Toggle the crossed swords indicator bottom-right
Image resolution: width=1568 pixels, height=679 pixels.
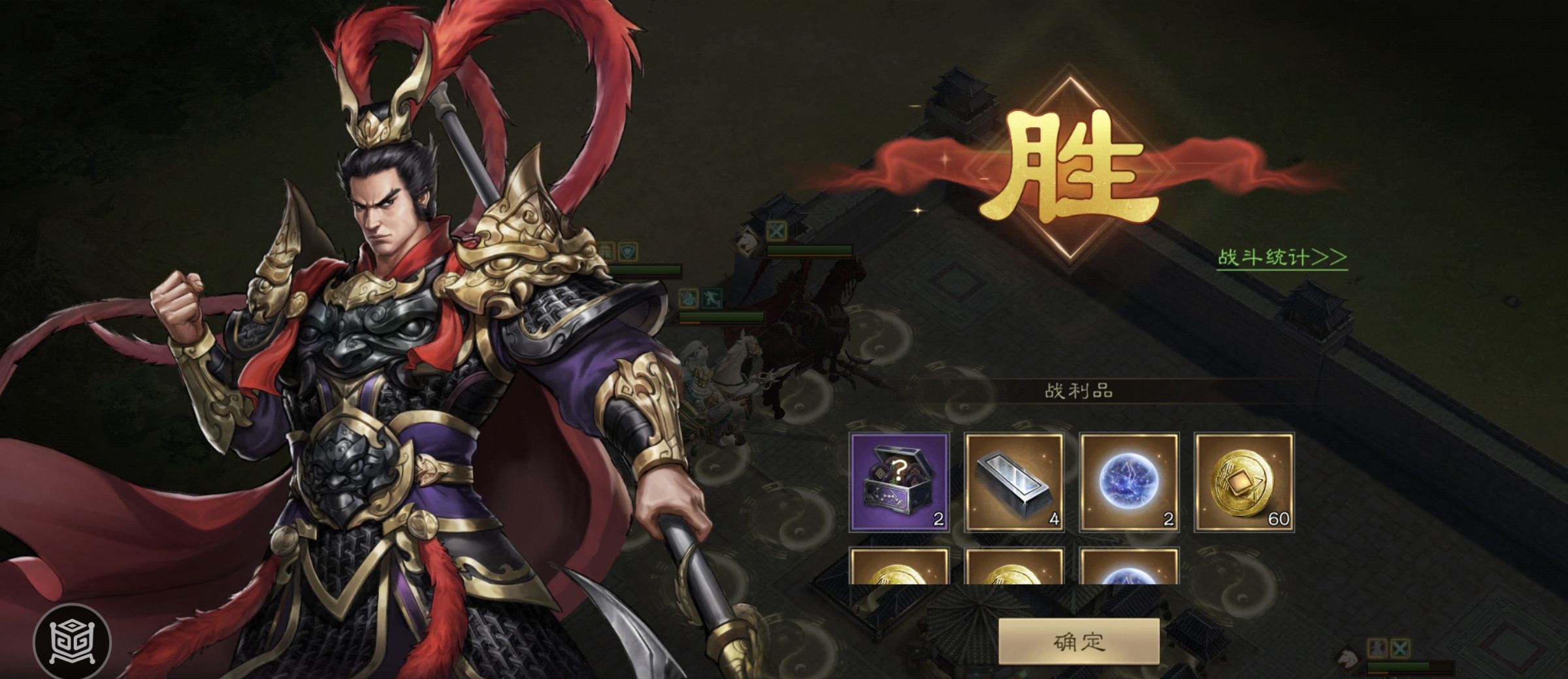[1400, 648]
